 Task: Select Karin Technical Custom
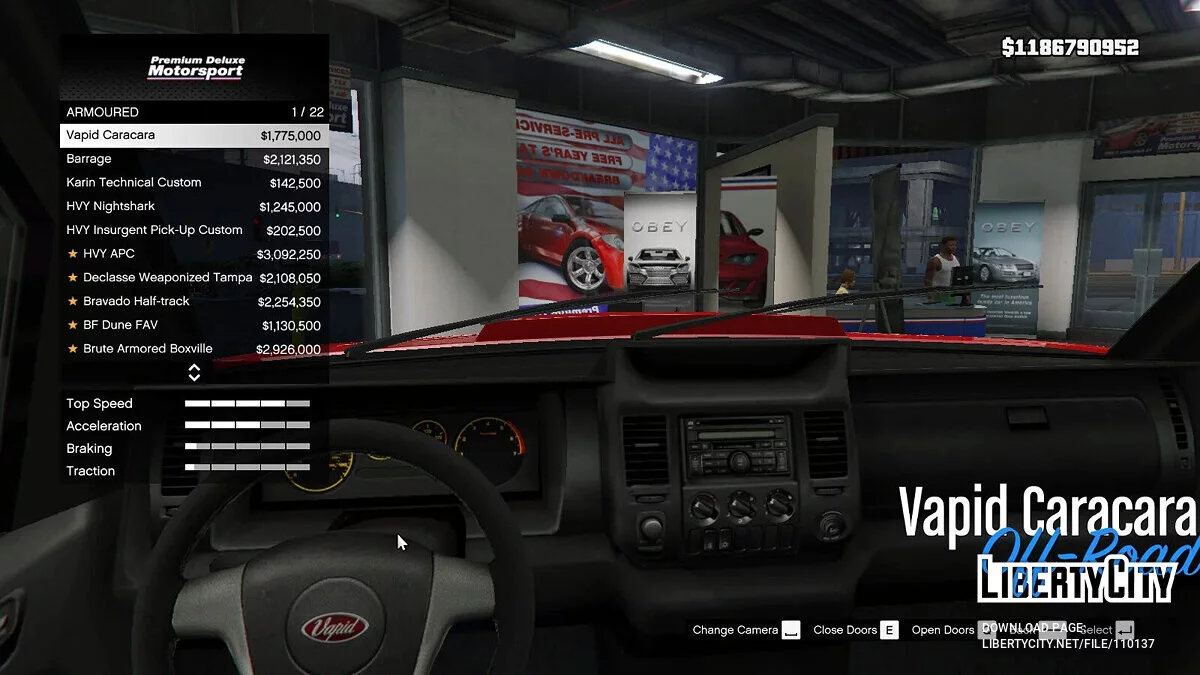click(x=194, y=183)
